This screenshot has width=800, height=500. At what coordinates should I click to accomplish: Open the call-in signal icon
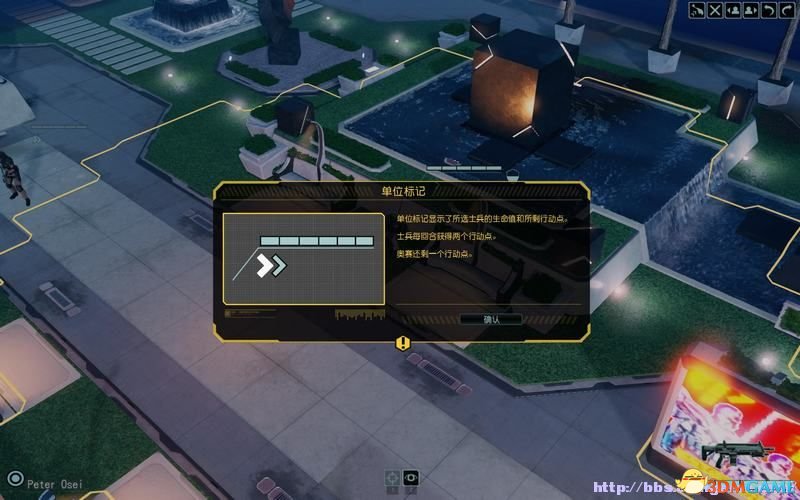(697, 11)
